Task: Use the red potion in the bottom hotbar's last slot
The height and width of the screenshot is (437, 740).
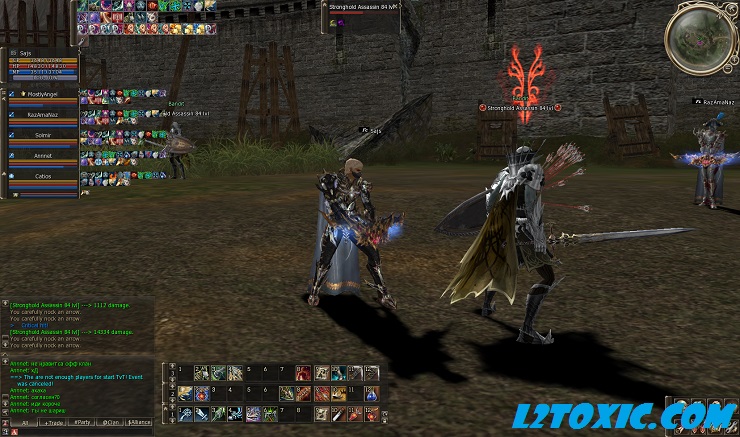Action: [371, 413]
